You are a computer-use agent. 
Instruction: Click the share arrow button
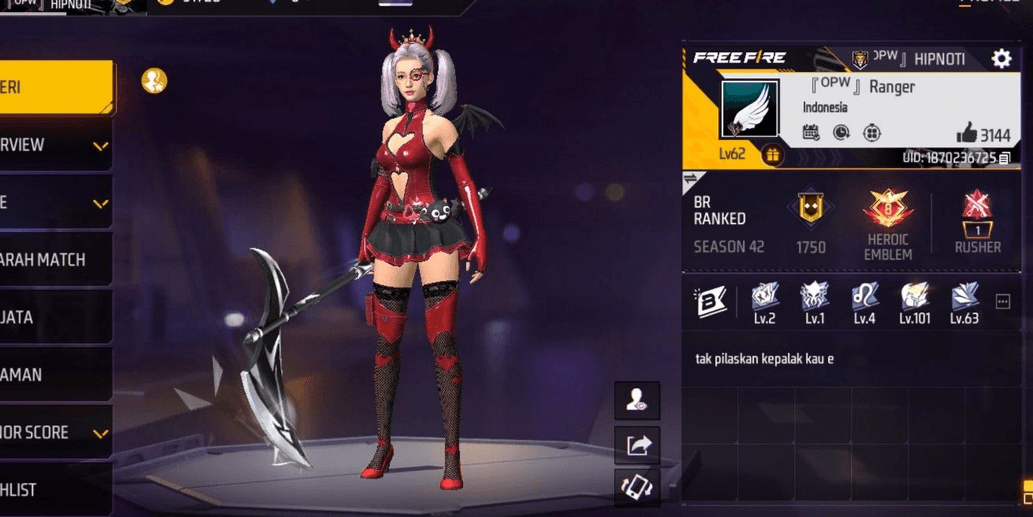point(637,445)
